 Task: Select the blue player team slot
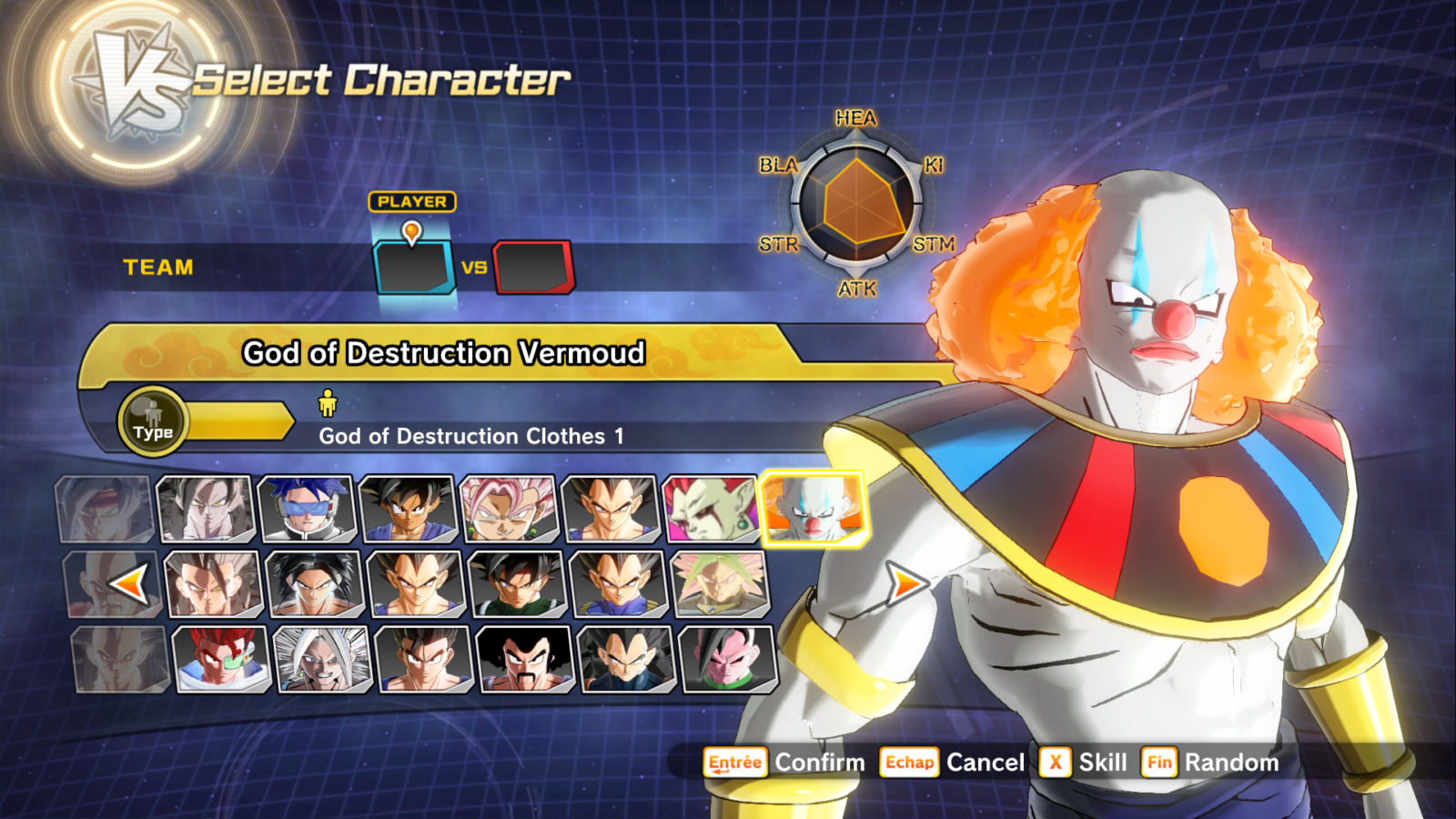pos(414,267)
